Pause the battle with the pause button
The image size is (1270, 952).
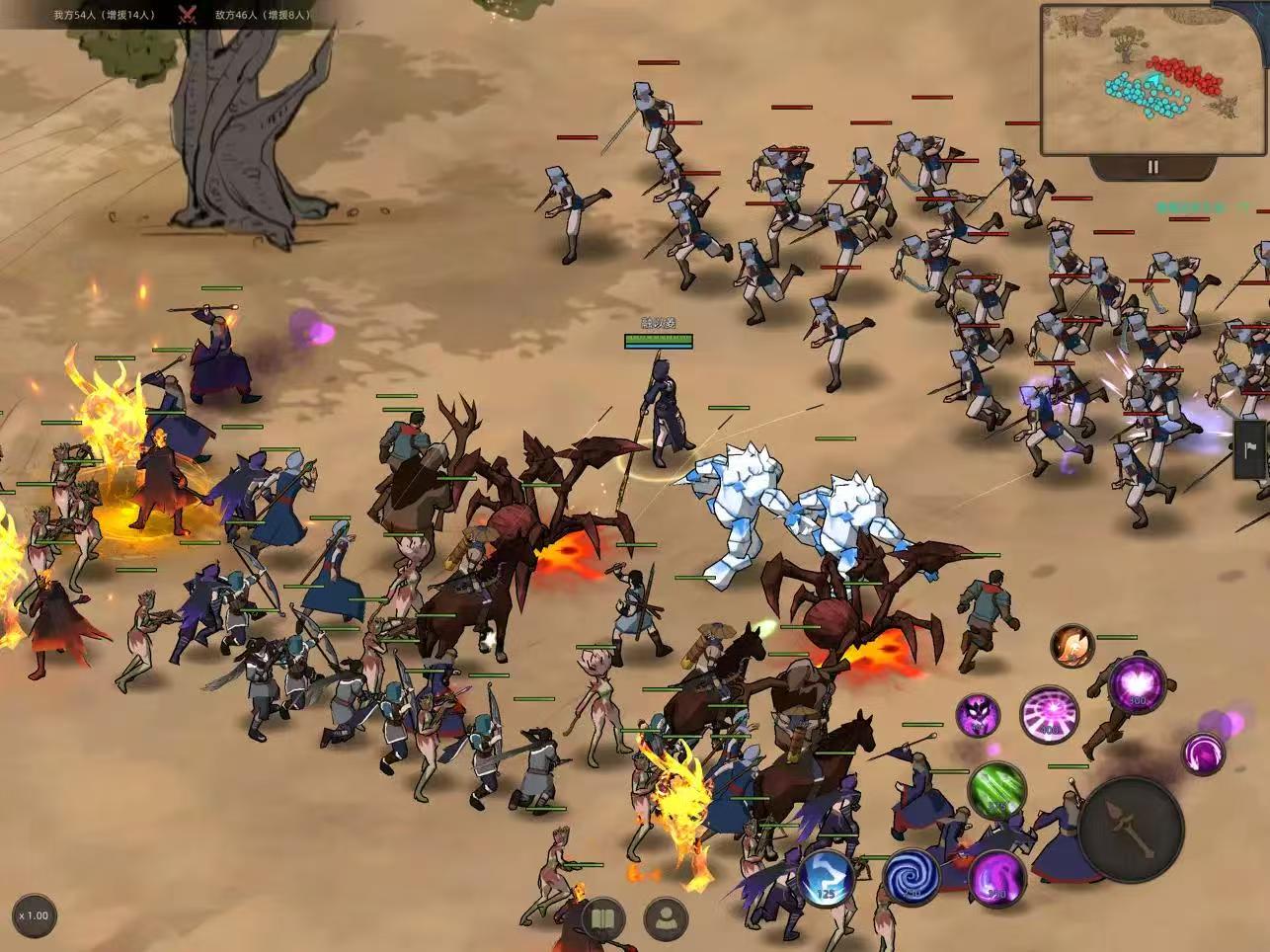1152,167
